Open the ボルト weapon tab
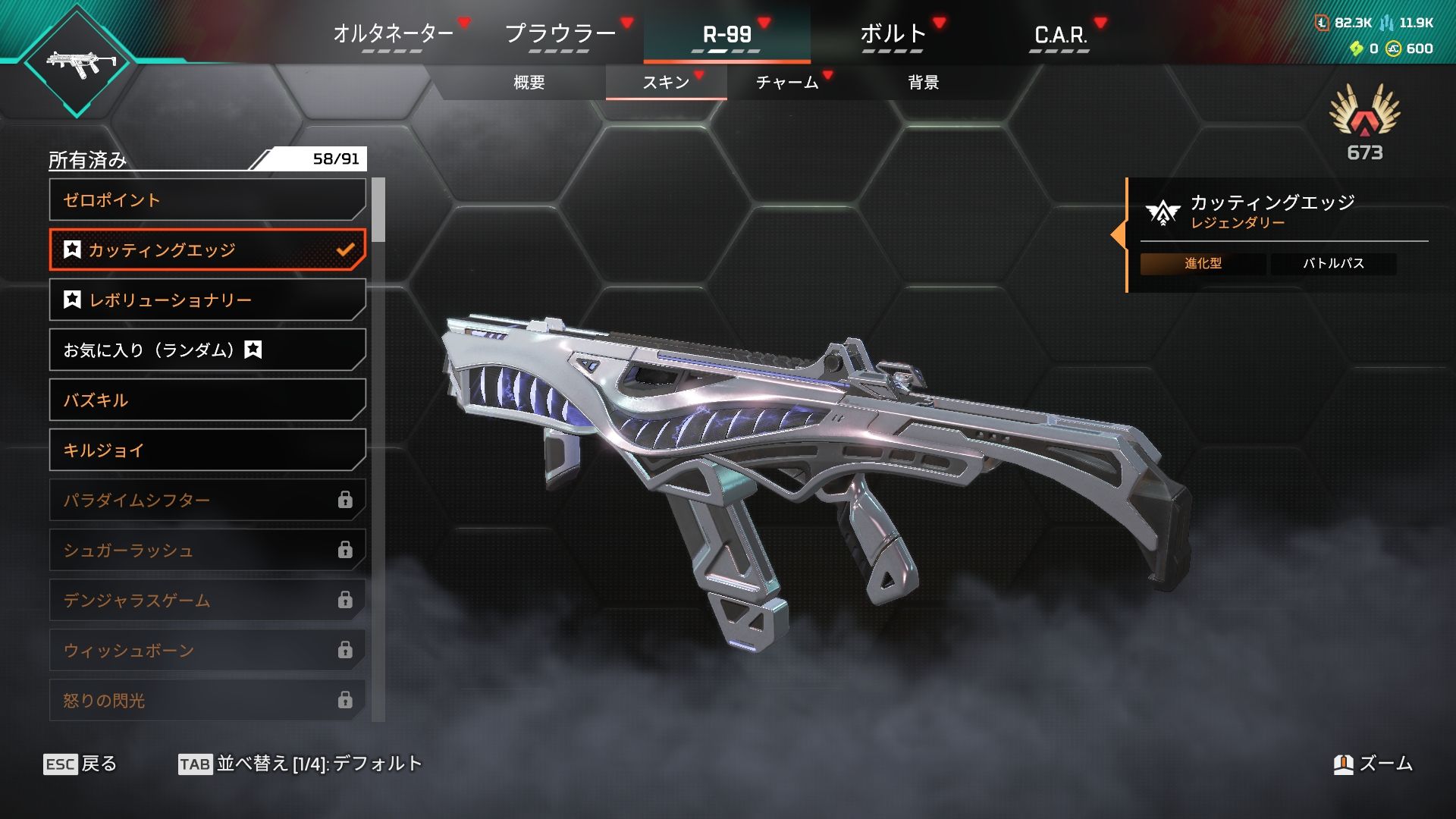Screen dimensions: 1456x819 pyautogui.click(x=893, y=34)
